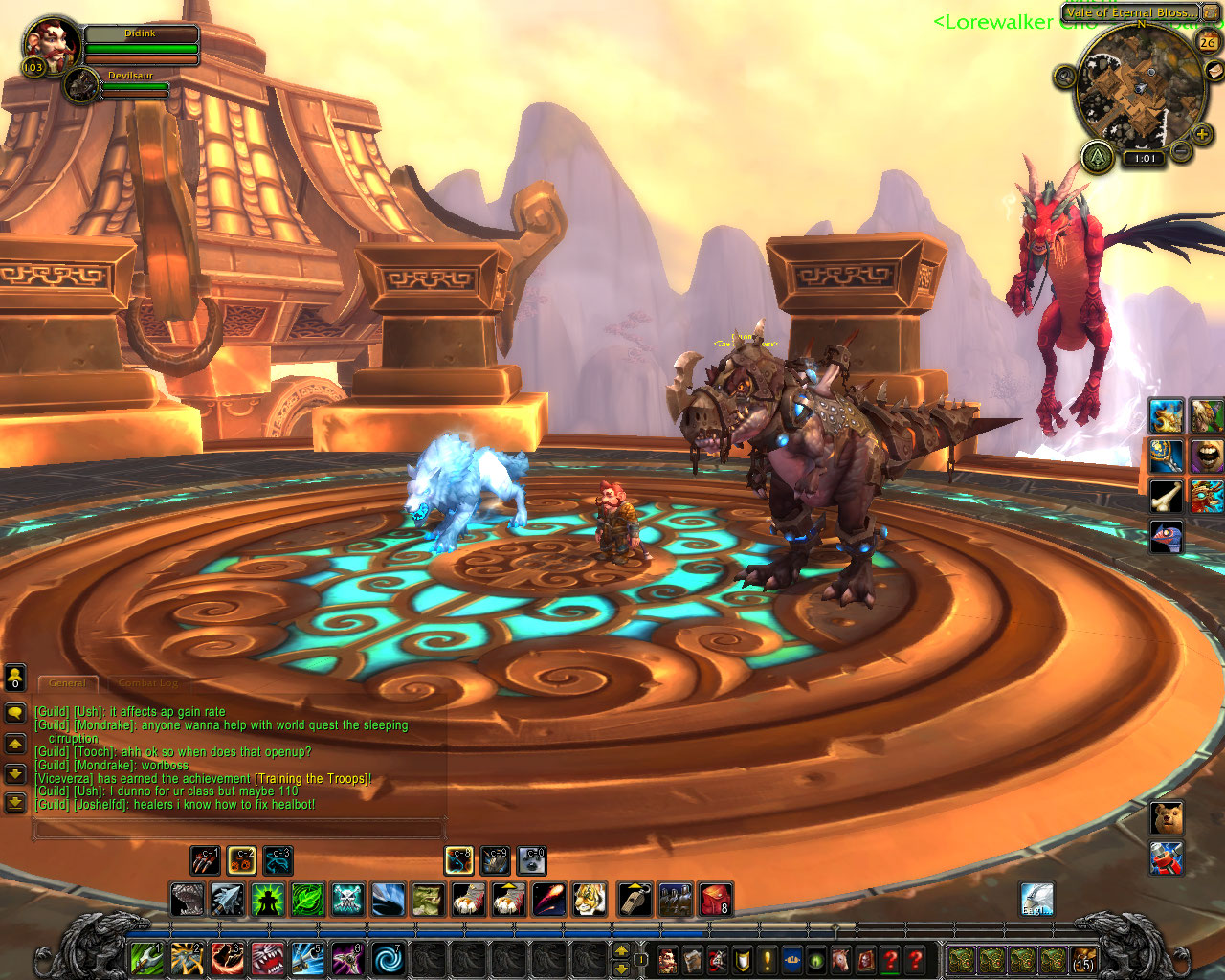Zoom in the minimap with plus button

click(x=1202, y=134)
